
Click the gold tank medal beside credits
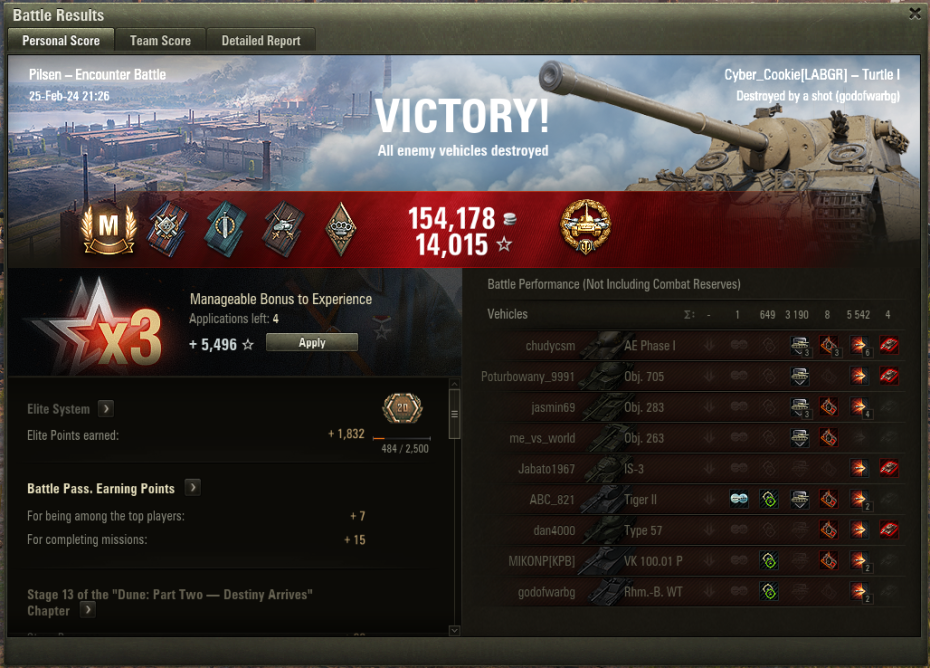585,227
